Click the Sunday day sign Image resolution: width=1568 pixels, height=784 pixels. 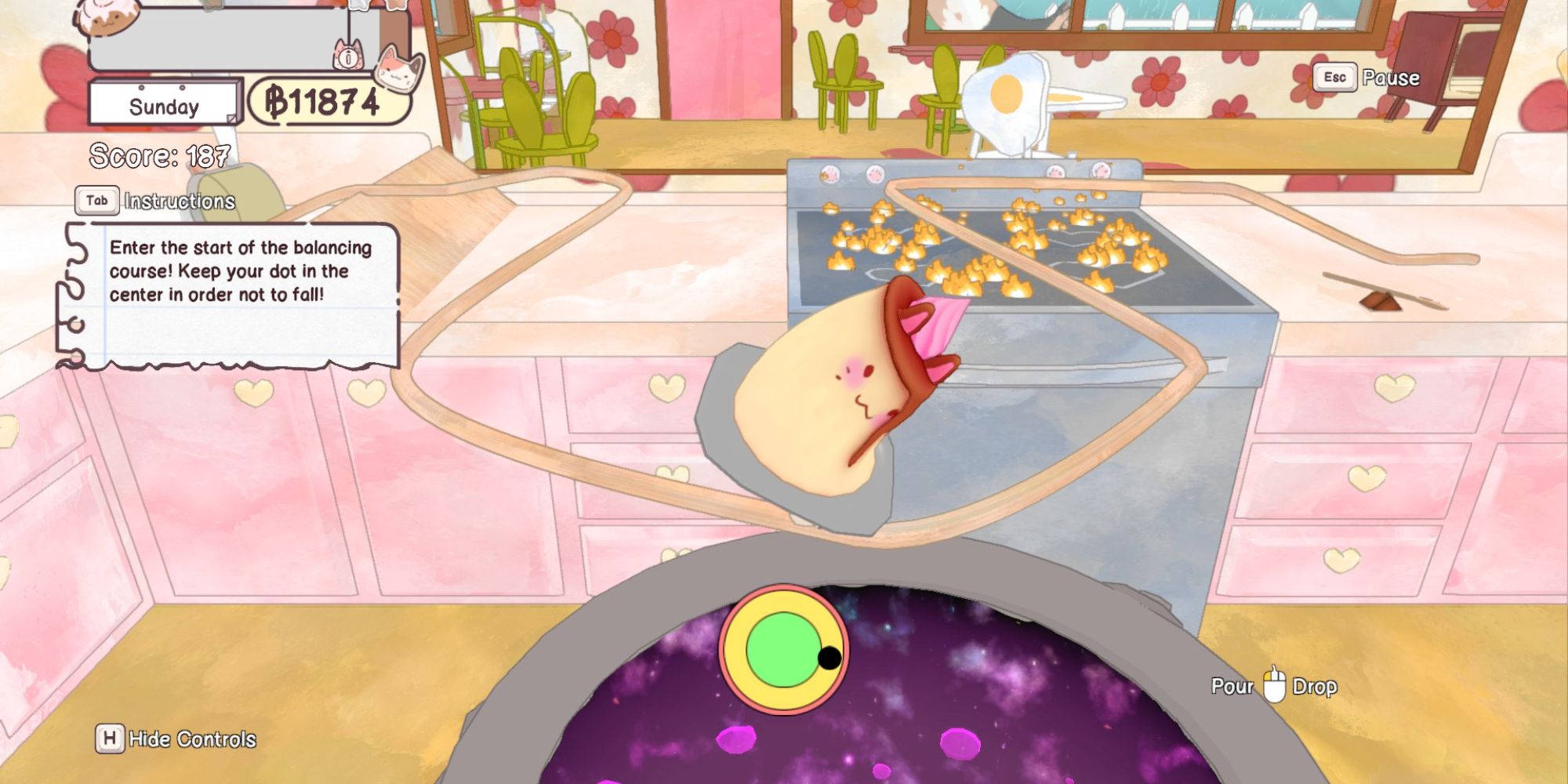162,103
